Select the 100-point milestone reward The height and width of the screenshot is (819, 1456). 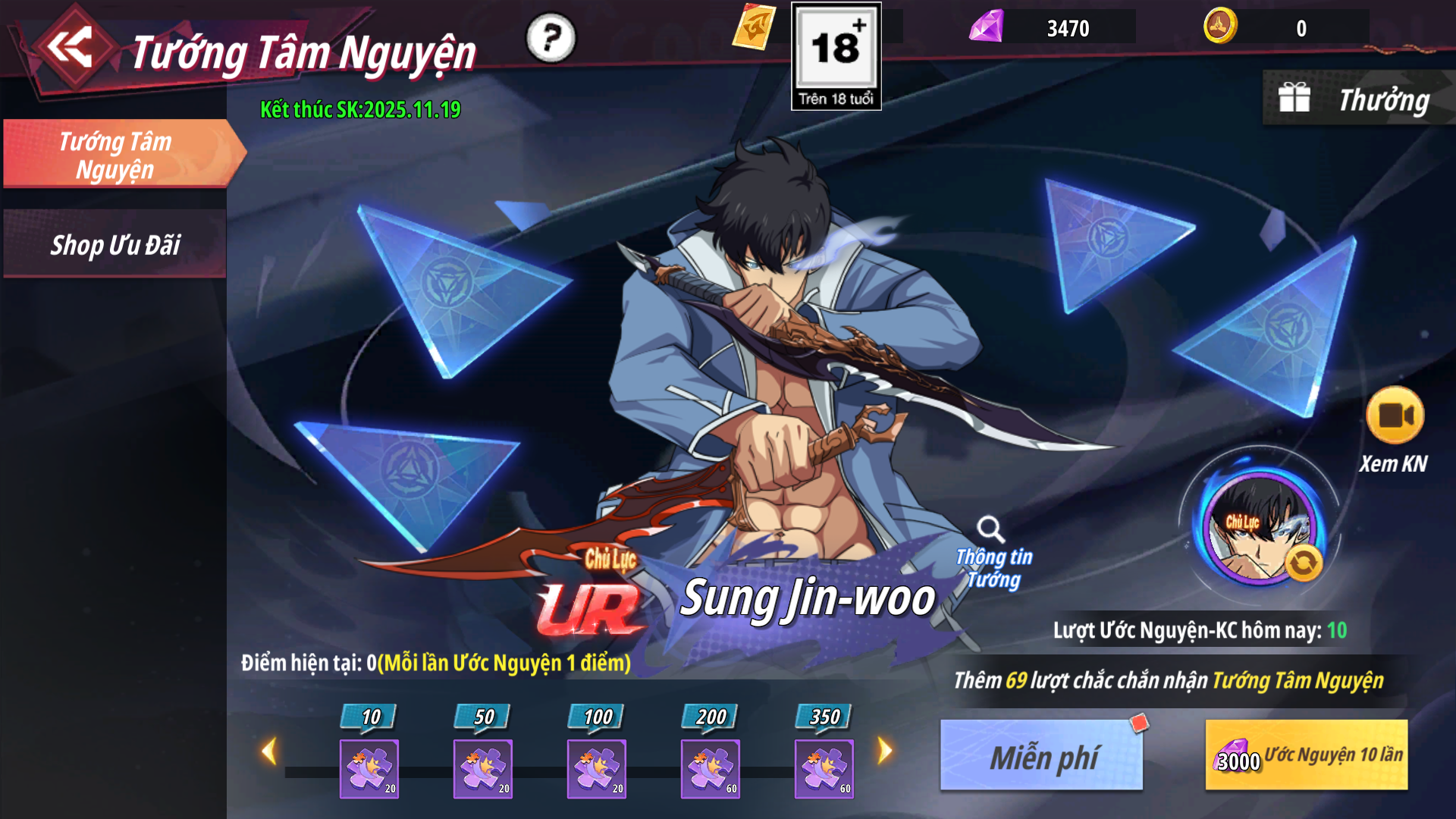(x=597, y=767)
